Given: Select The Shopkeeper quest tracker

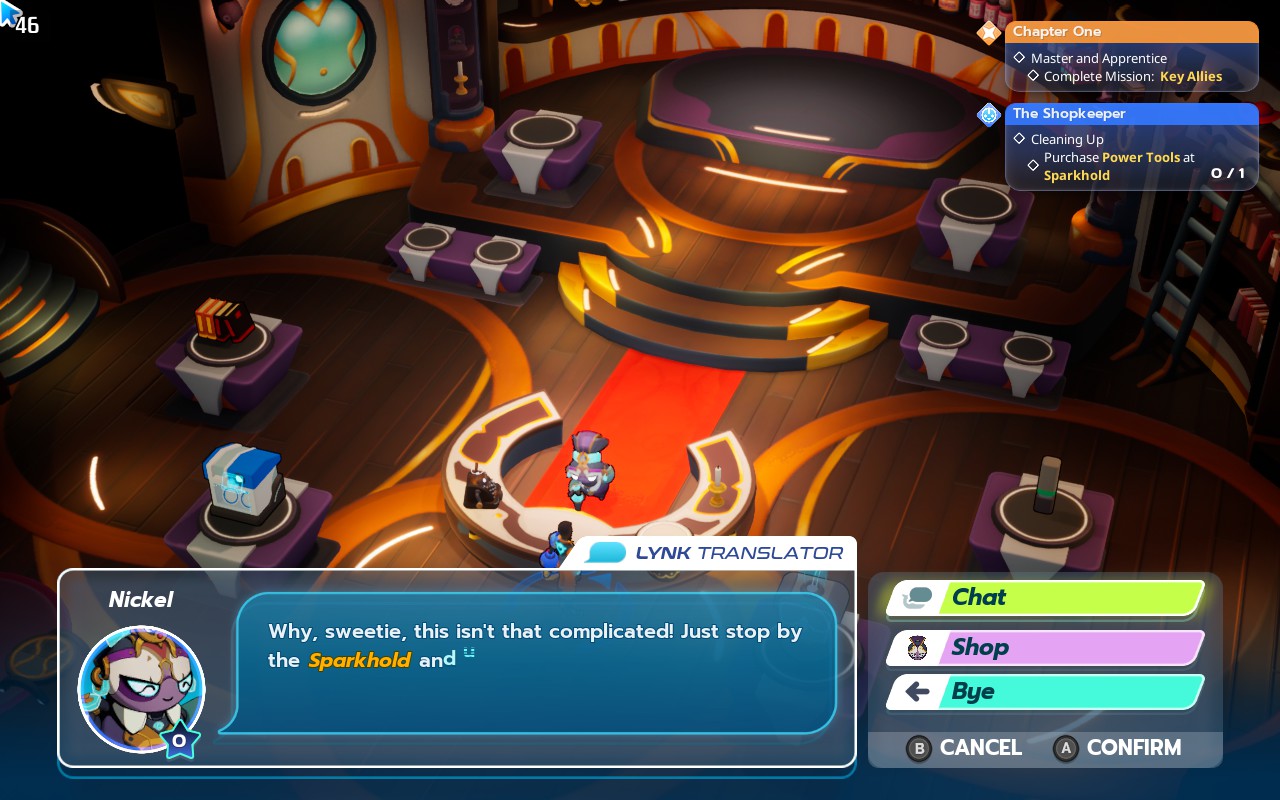Looking at the screenshot, I should 1131,114.
